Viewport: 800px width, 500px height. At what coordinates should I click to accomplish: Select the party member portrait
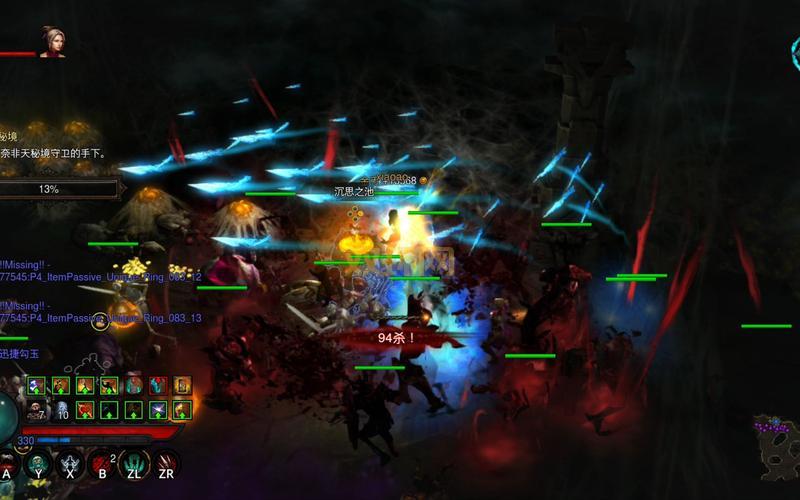pyautogui.click(x=51, y=41)
